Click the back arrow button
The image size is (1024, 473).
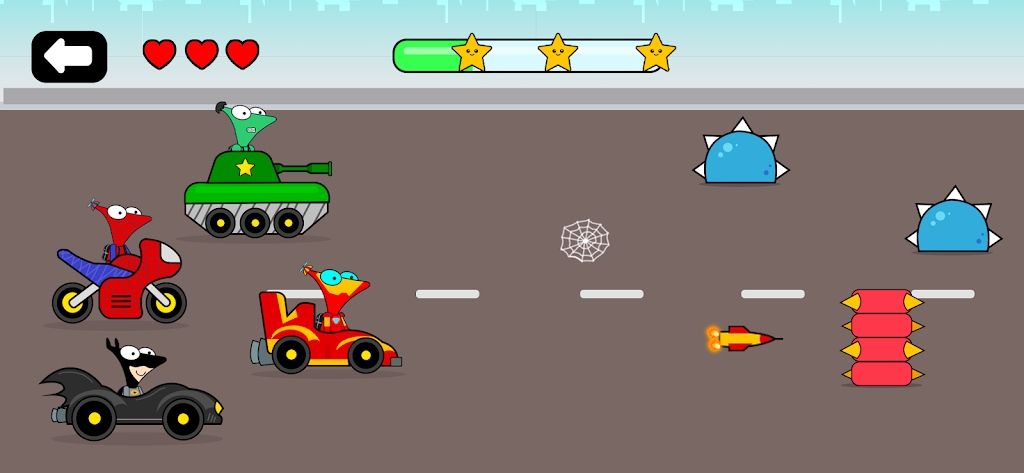click(x=69, y=57)
